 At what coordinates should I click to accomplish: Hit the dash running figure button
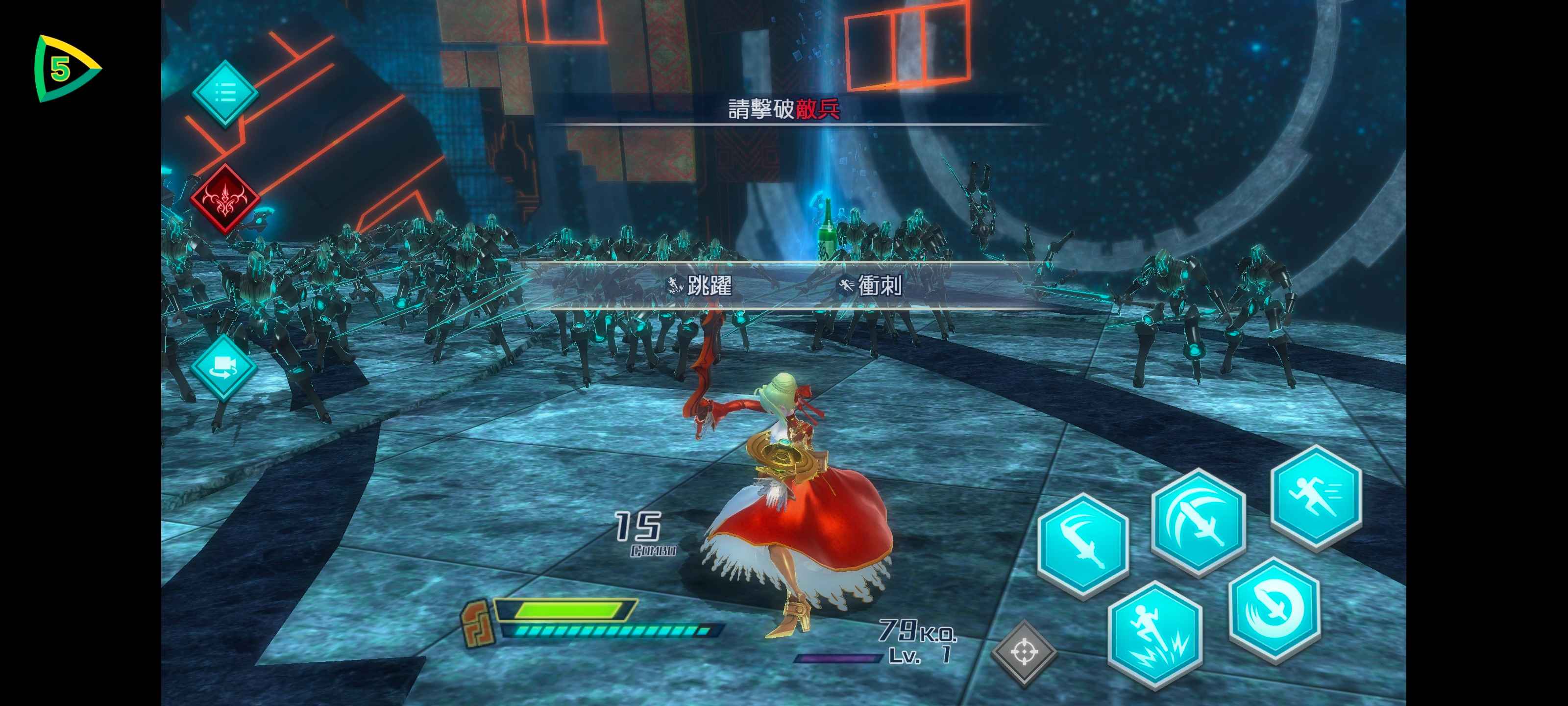1315,495
